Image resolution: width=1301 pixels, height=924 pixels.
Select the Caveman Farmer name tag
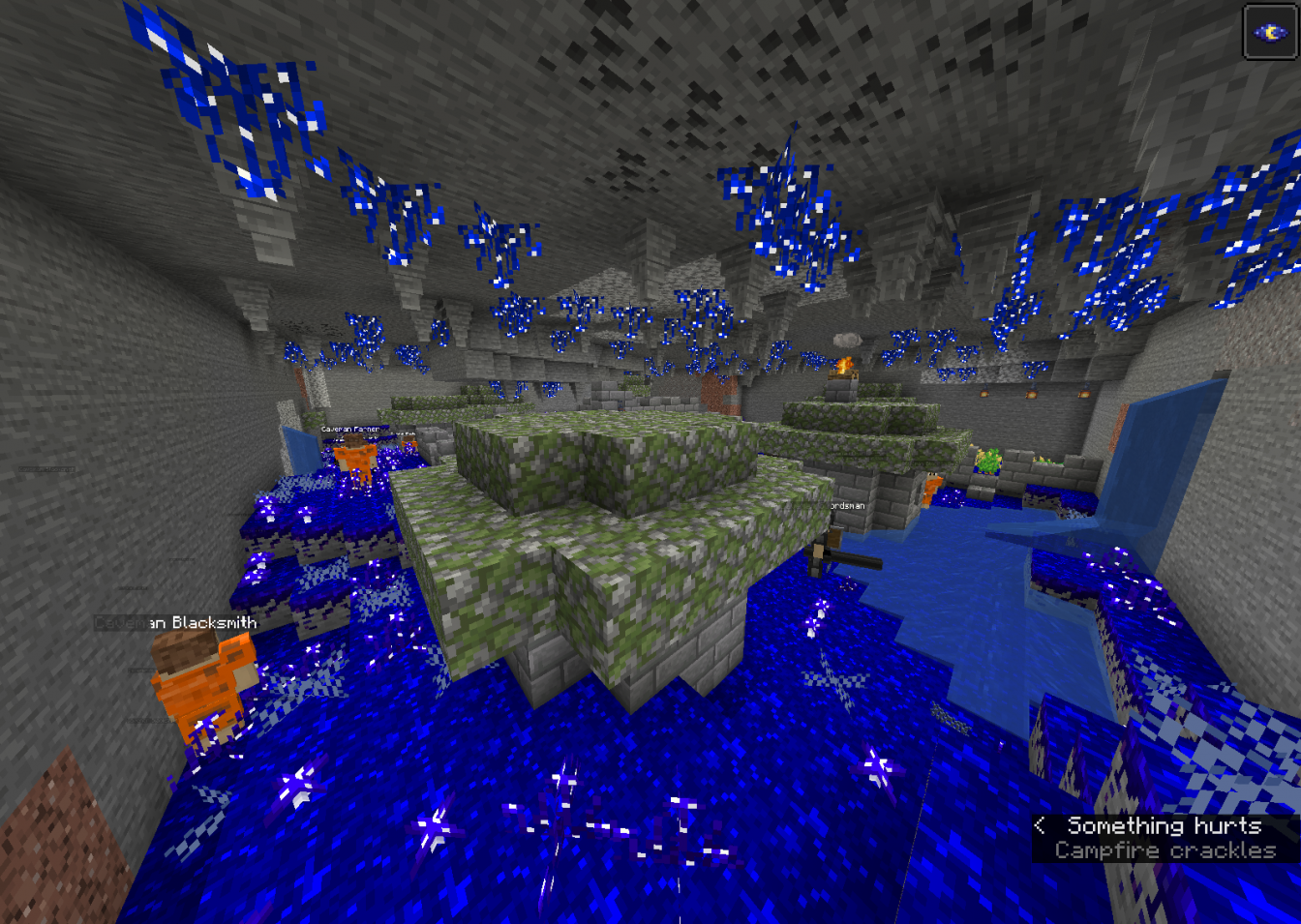(x=350, y=429)
